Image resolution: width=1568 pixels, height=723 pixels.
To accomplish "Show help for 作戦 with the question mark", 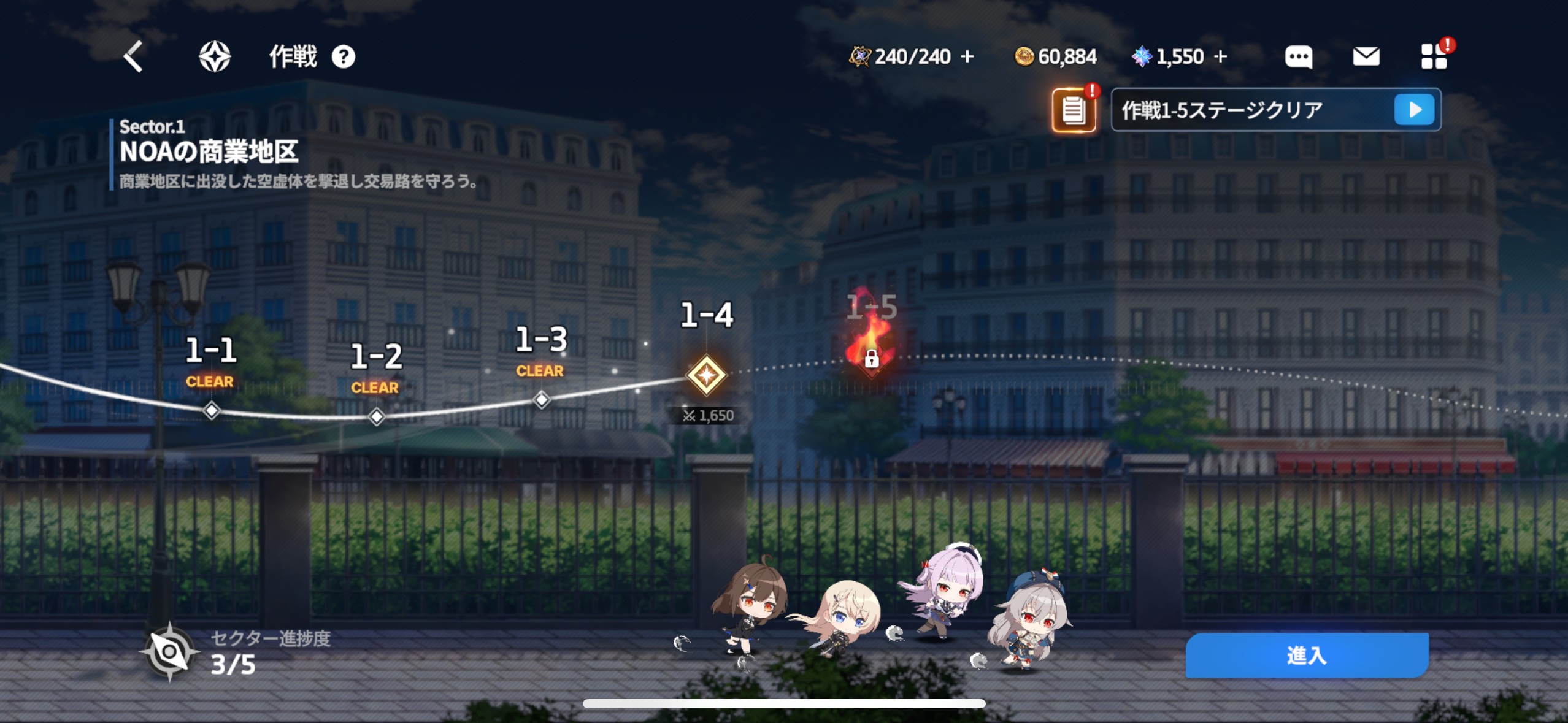I will pyautogui.click(x=344, y=57).
